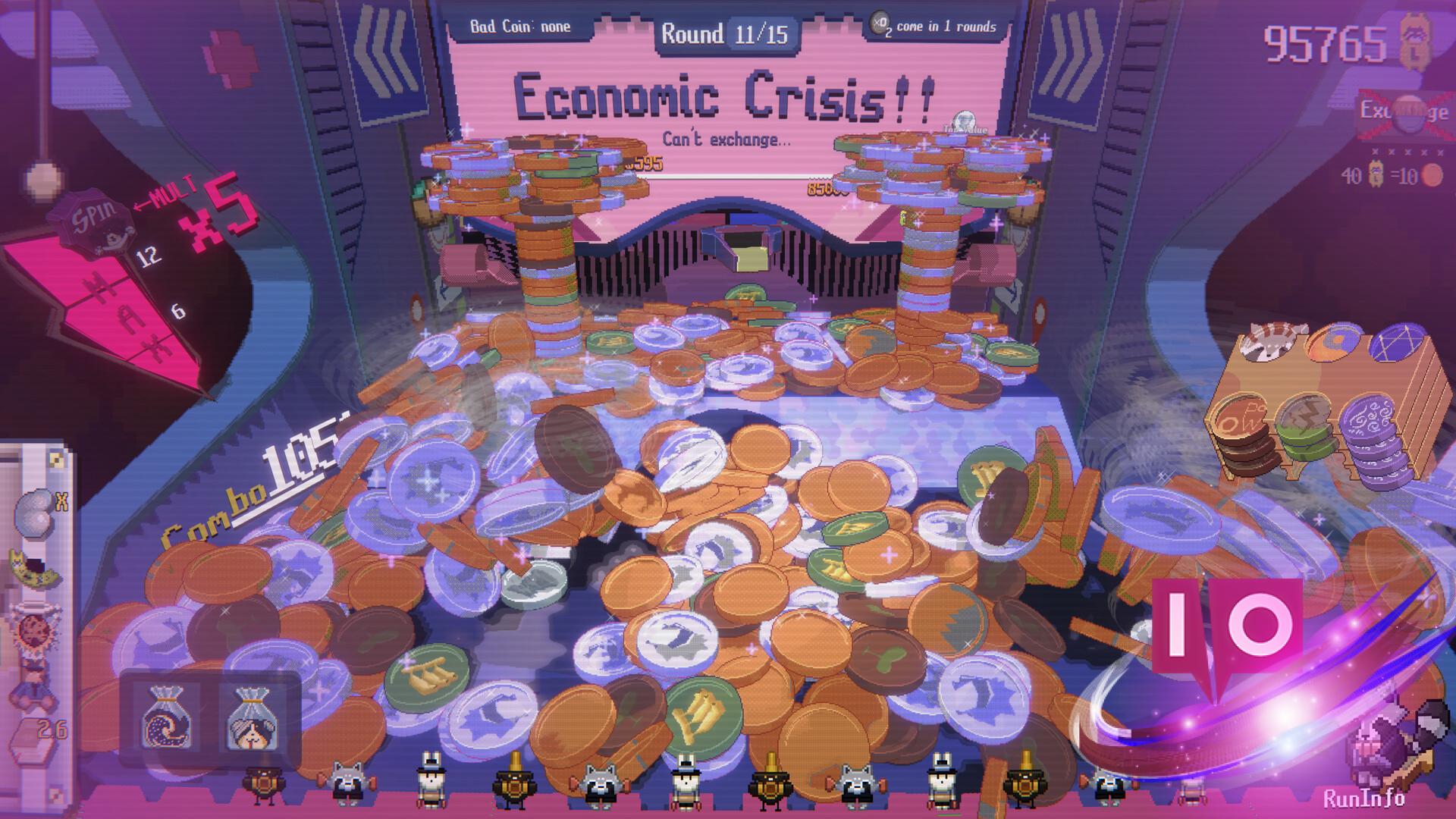The width and height of the screenshot is (1456, 819).
Task: Open the RunInfo panel
Action: point(1363,798)
